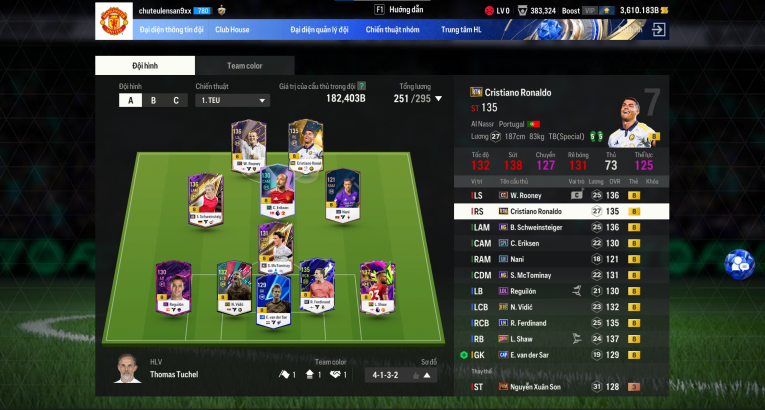Click B. Schweinsteiger's card on the pitch
Image resolution: width=765 pixels, height=410 pixels.
point(206,199)
